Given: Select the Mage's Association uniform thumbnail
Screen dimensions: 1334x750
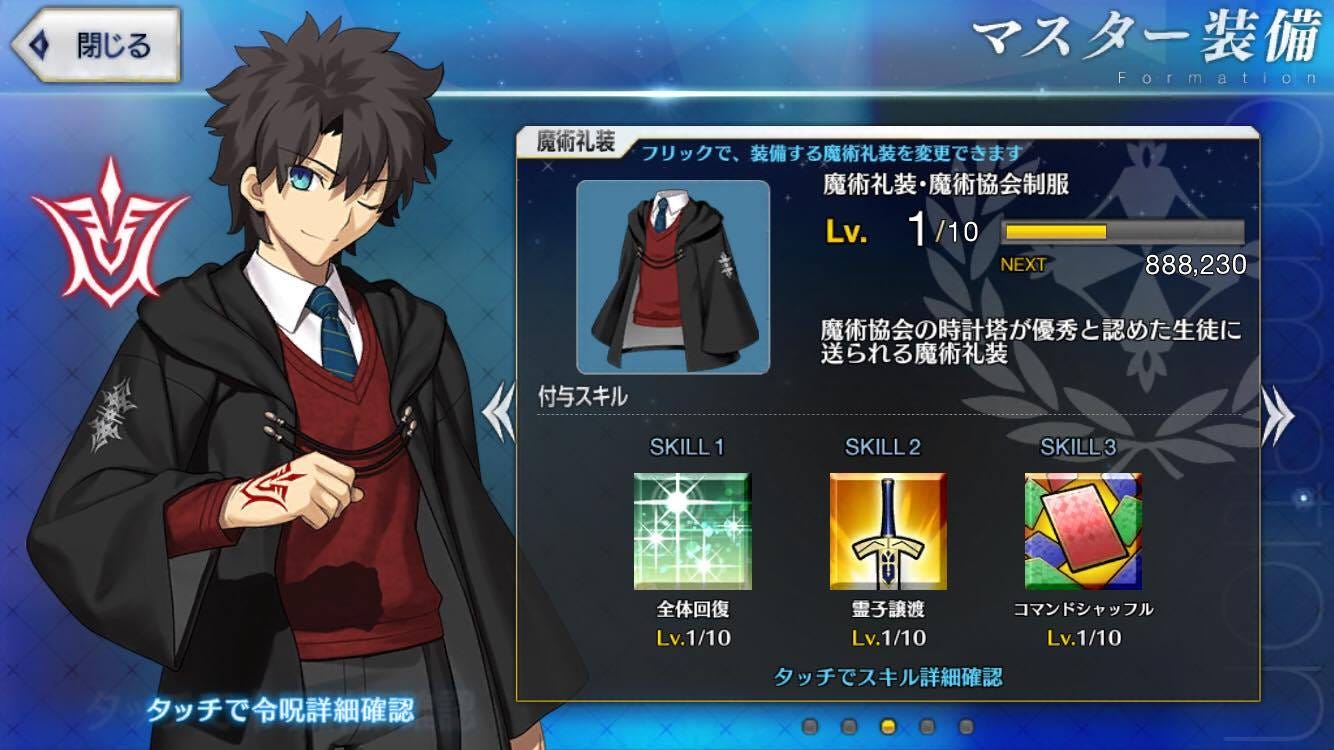Looking at the screenshot, I should coord(673,275).
